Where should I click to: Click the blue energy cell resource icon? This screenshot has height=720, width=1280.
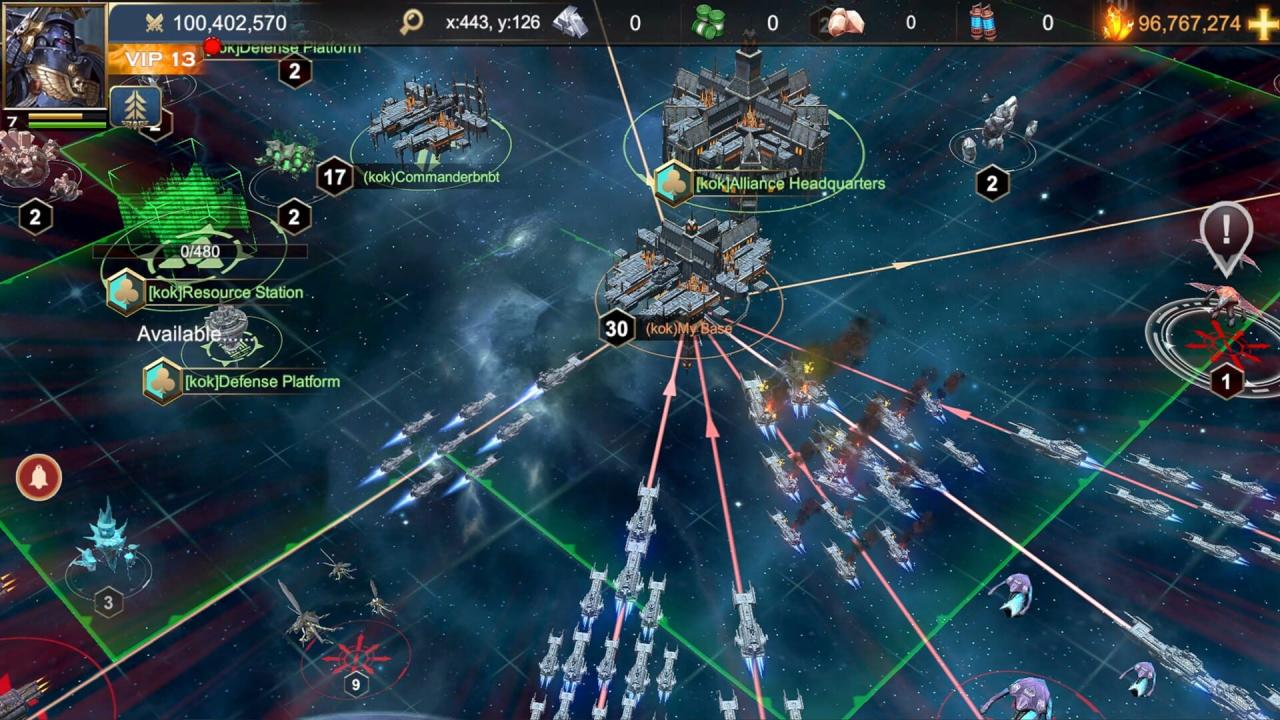[x=984, y=23]
